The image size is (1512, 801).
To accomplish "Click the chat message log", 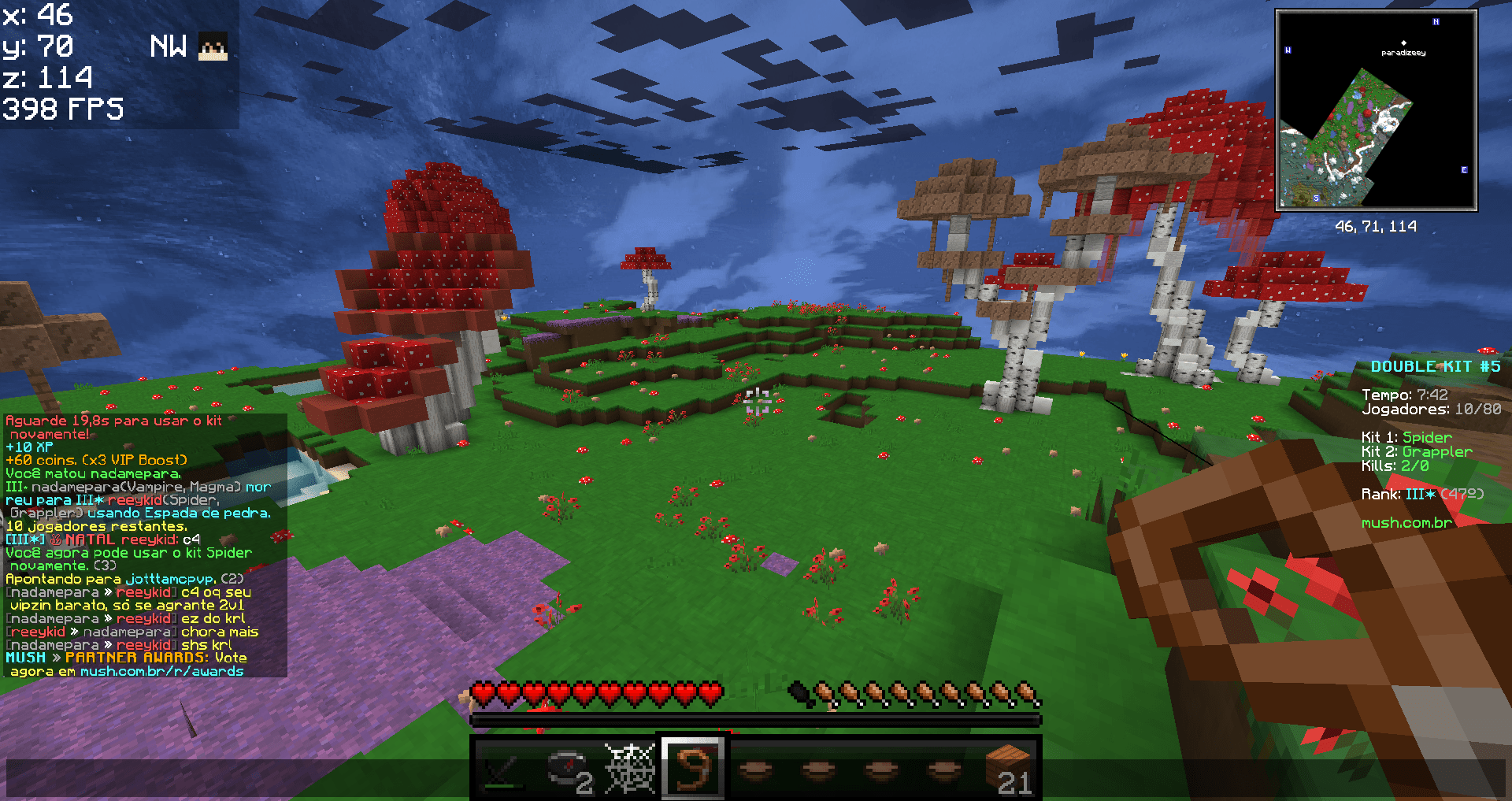I will [x=145, y=545].
